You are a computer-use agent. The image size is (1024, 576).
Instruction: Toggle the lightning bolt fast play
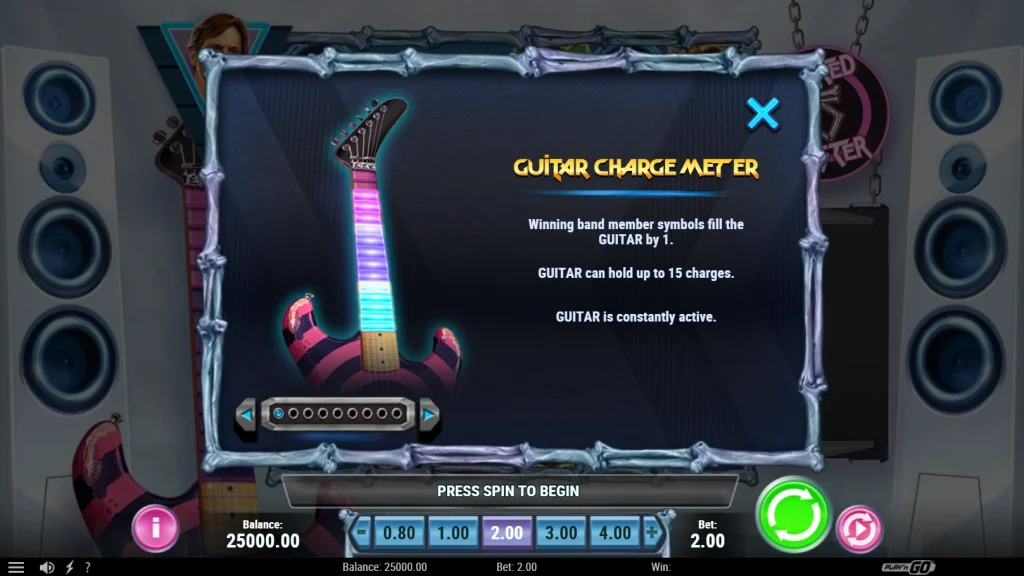70,567
